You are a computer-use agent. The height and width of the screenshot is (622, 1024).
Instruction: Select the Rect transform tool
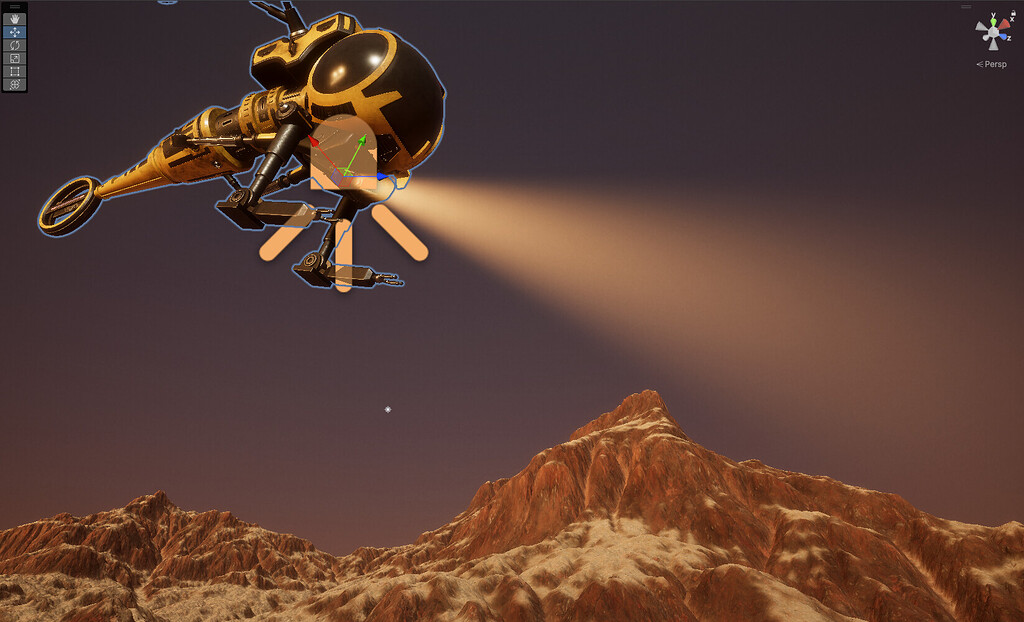click(15, 71)
